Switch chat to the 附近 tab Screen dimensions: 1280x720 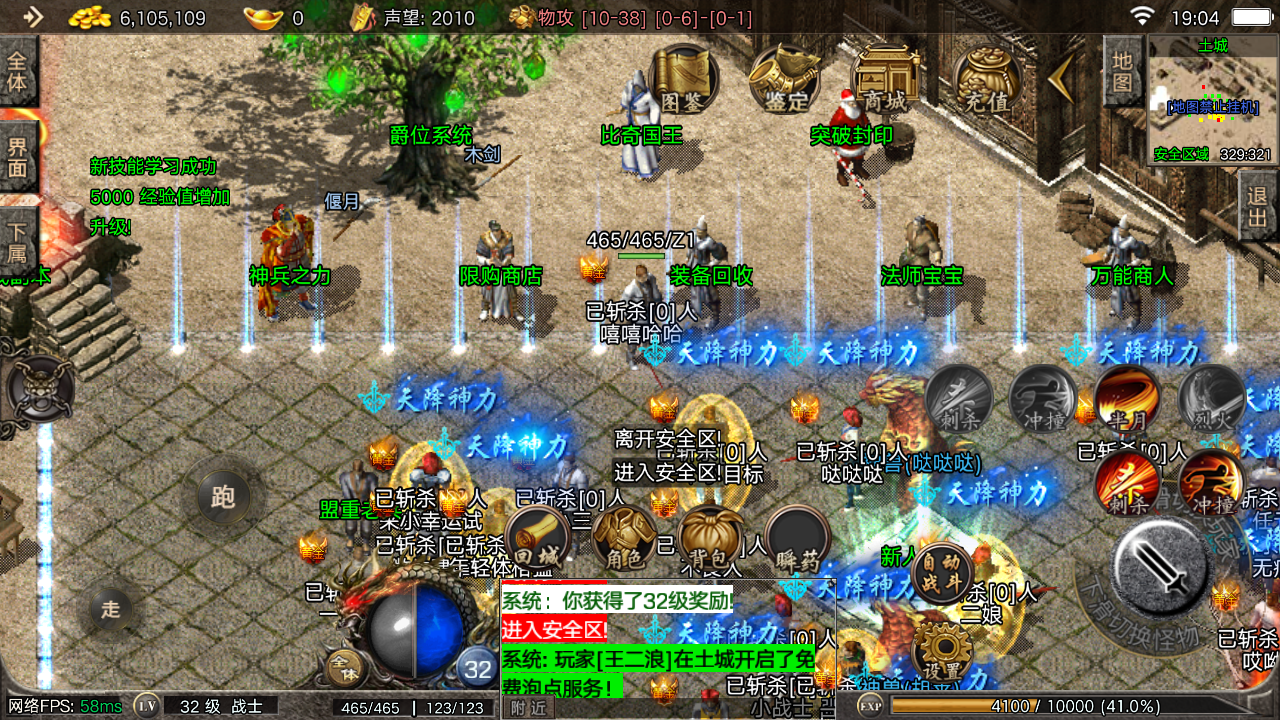pyautogui.click(x=527, y=707)
